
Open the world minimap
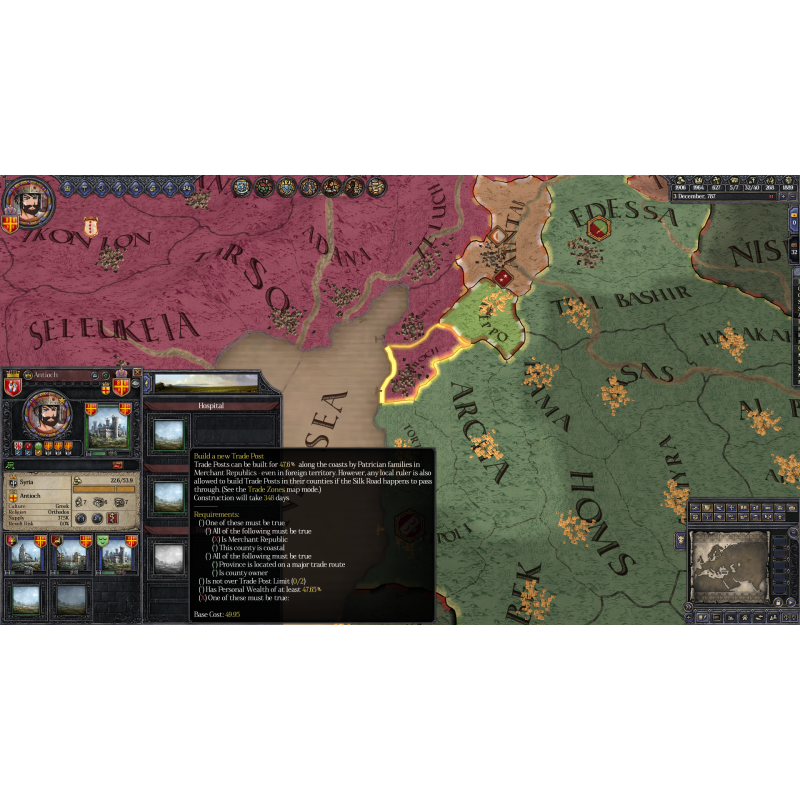coord(726,561)
